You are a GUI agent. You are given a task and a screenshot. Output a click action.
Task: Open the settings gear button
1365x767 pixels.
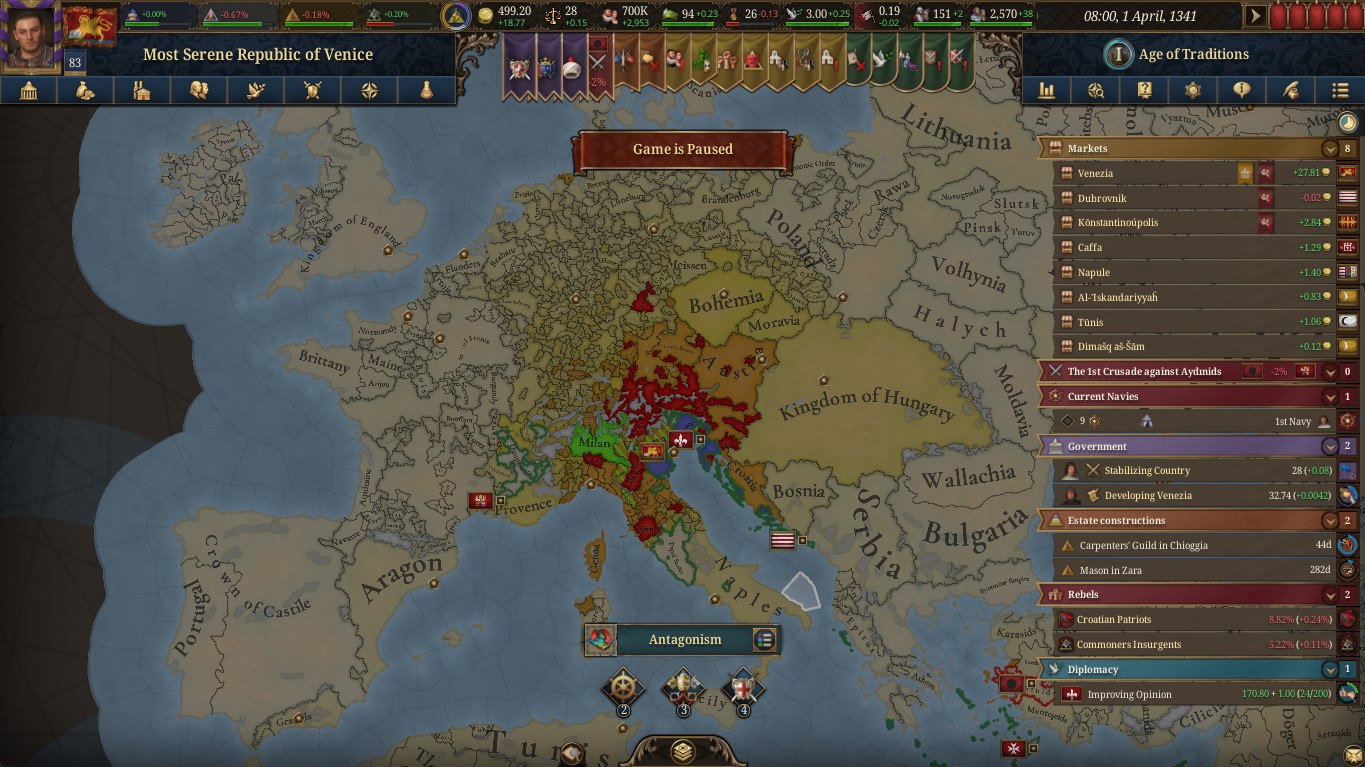coord(1192,91)
